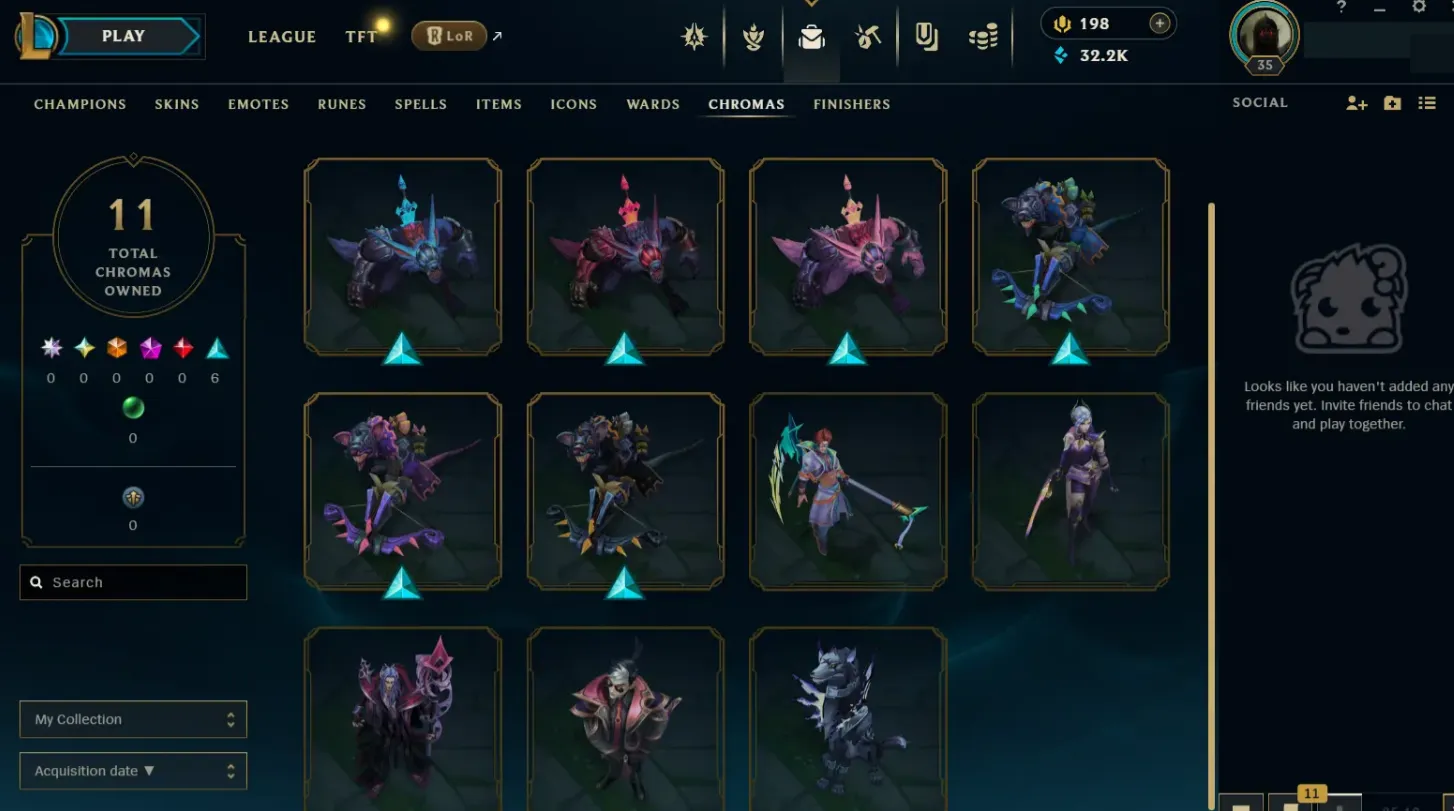Viewport: 1454px width, 811px height.
Task: Open the Acquisition date sorting dropdown
Action: pyautogui.click(x=133, y=770)
